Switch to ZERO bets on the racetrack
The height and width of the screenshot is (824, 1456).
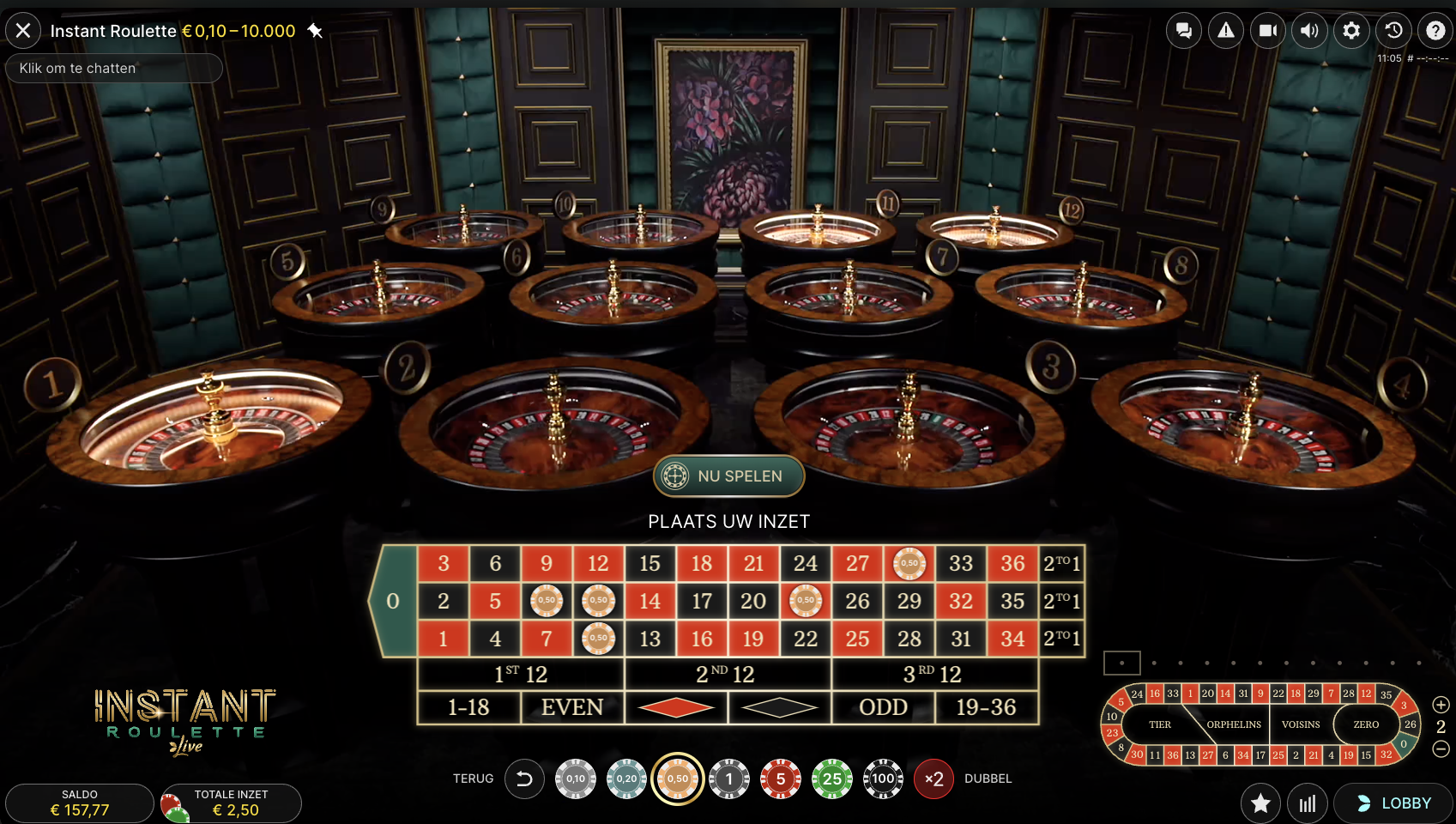click(1365, 724)
